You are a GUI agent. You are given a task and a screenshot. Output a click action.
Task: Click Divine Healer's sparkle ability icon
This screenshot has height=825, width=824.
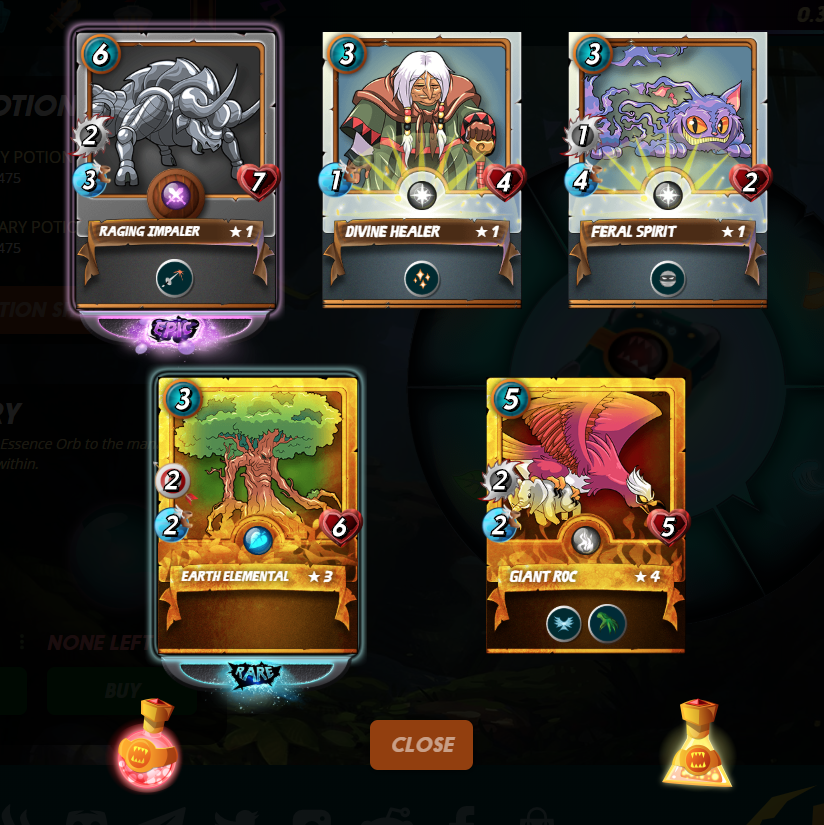click(x=422, y=279)
